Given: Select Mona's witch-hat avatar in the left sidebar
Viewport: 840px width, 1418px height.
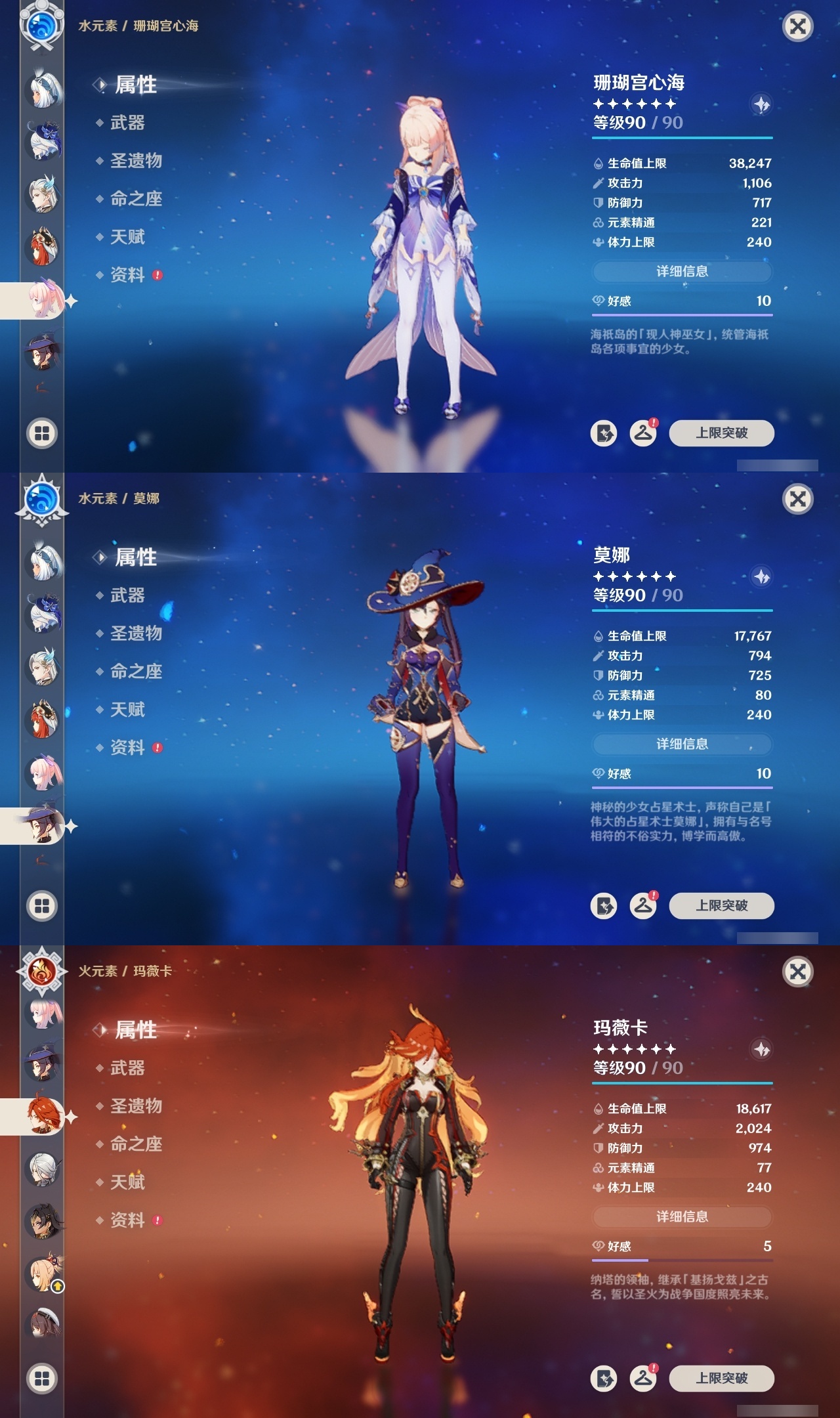Looking at the screenshot, I should 41,828.
